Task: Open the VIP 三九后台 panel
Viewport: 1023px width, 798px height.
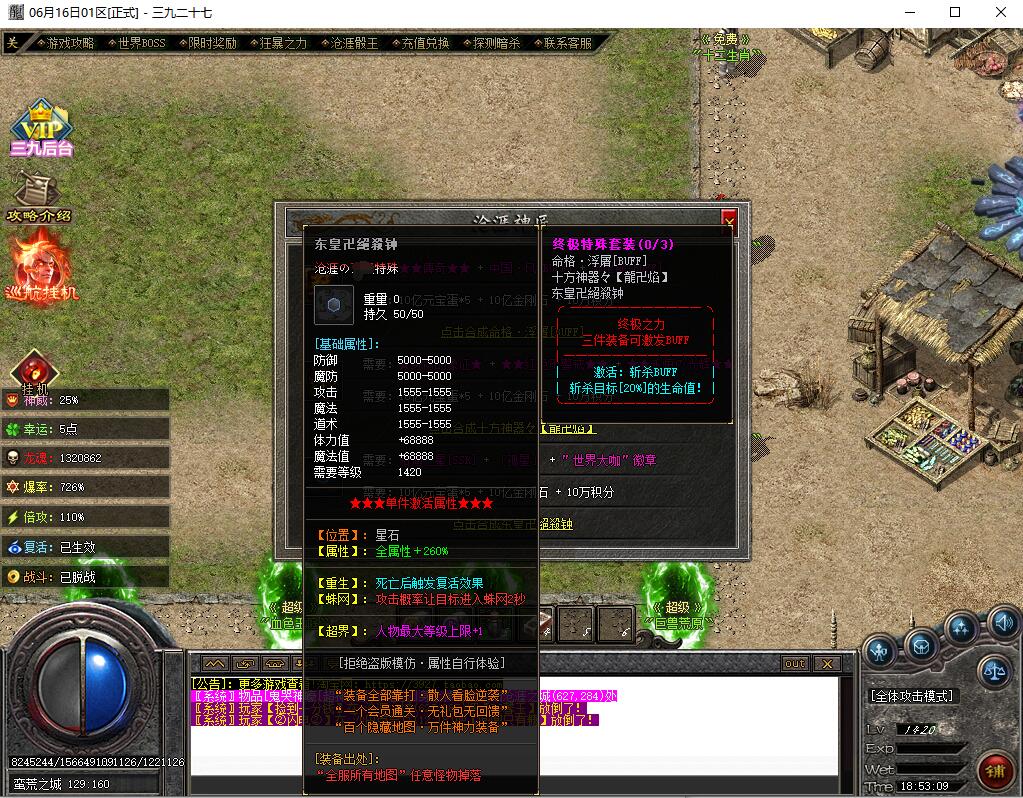Action: [x=41, y=128]
